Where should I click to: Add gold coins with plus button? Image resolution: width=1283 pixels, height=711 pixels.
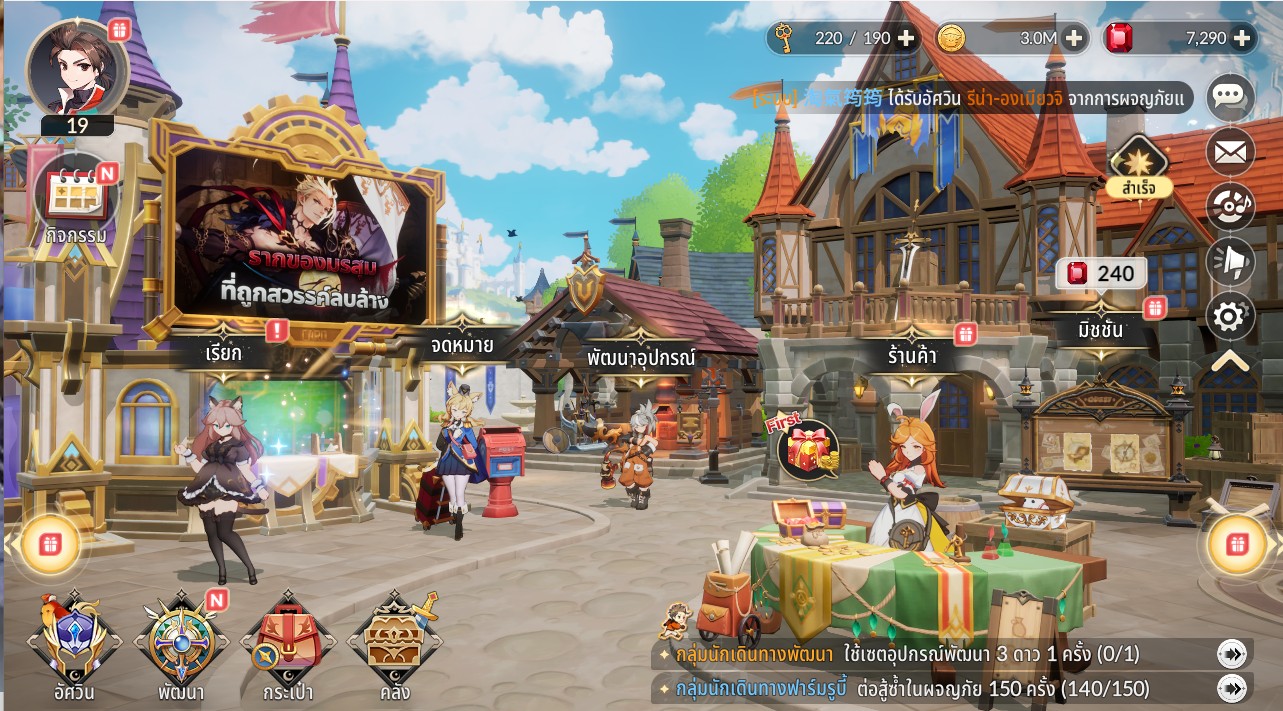click(x=1074, y=38)
